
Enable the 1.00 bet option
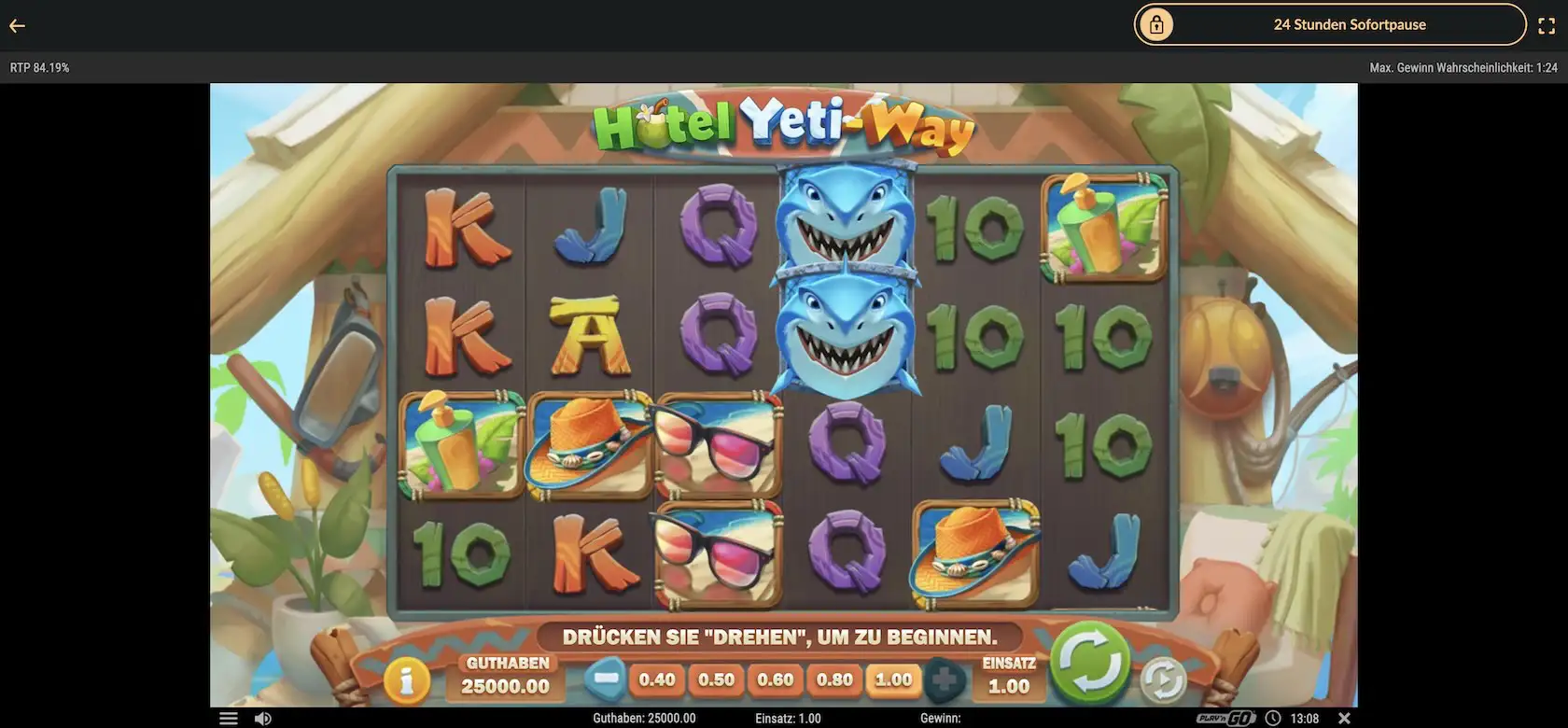point(892,680)
